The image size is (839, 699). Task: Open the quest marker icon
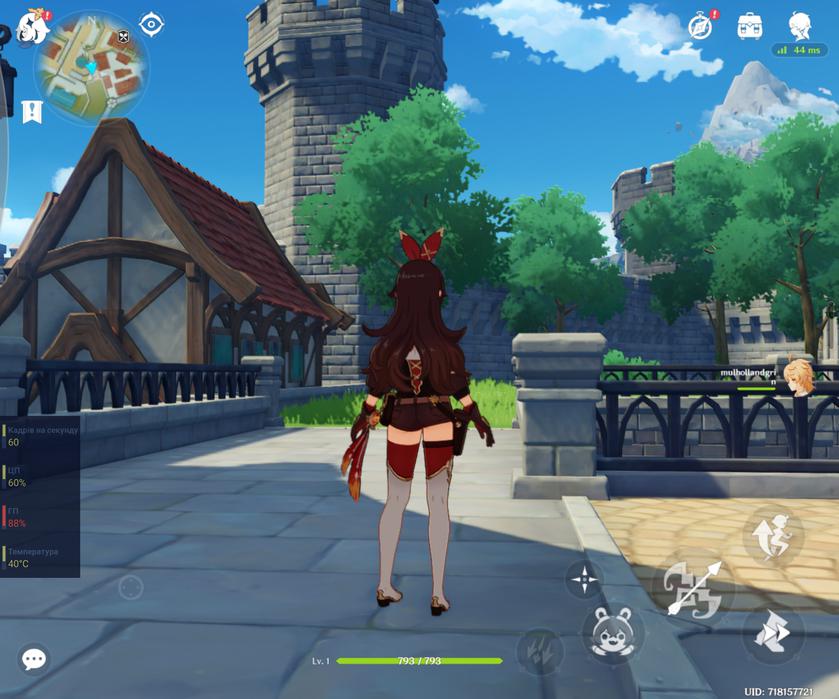(32, 111)
